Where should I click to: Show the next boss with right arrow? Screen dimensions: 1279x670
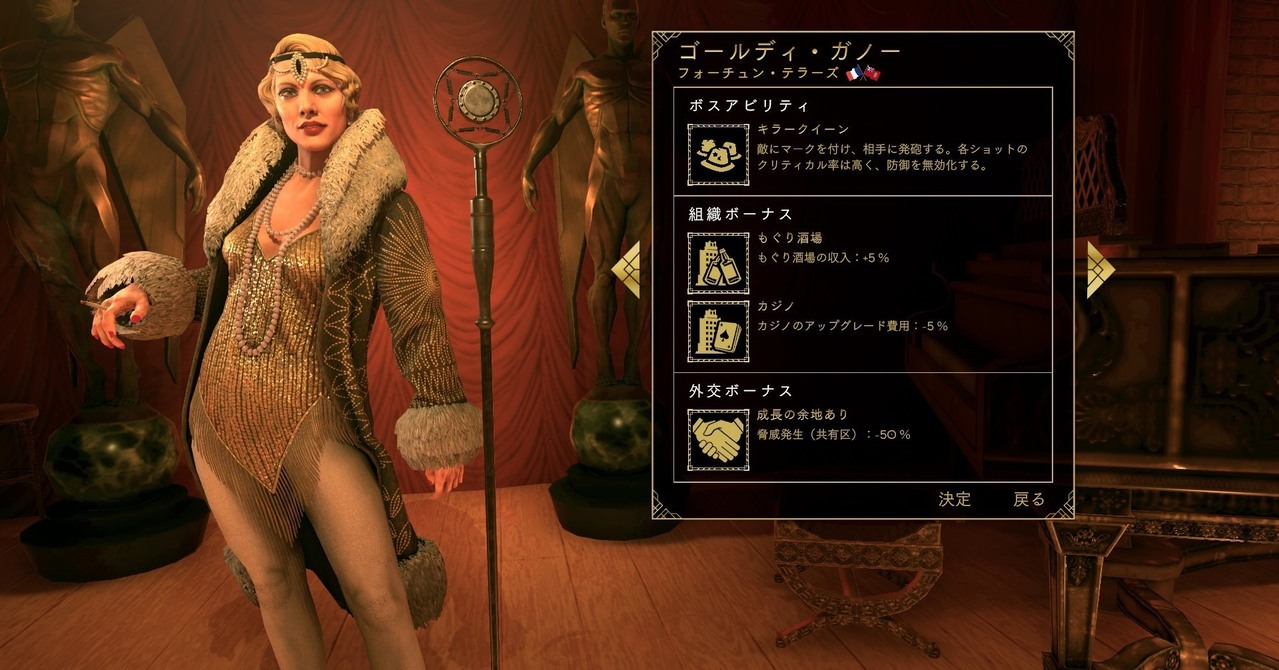tap(1099, 270)
